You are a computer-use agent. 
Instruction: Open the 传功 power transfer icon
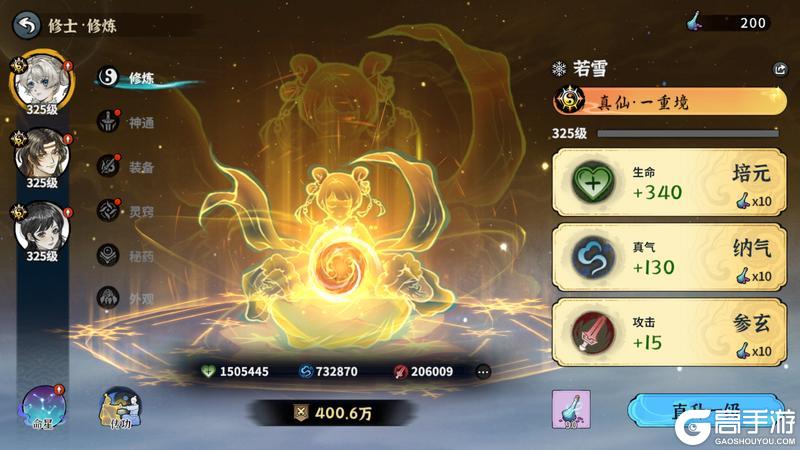[119, 408]
